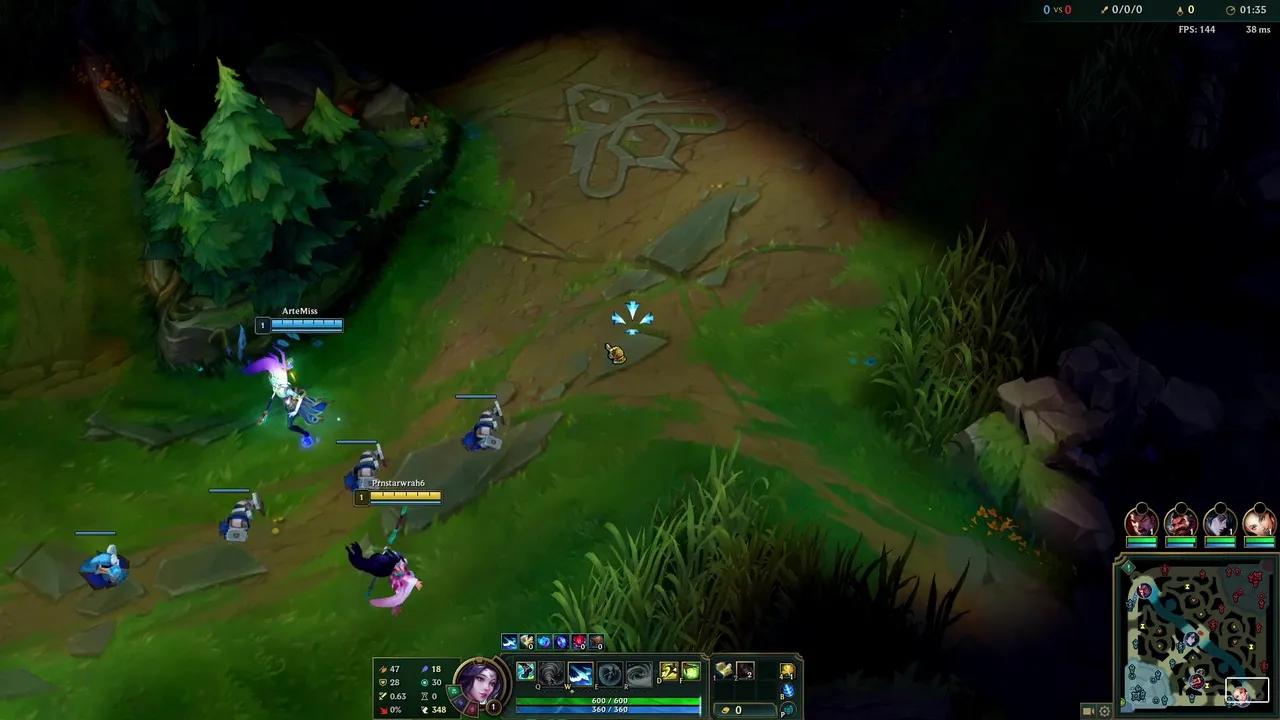Cast the E ability from the ability bar
1280x720 pixels.
click(610, 673)
